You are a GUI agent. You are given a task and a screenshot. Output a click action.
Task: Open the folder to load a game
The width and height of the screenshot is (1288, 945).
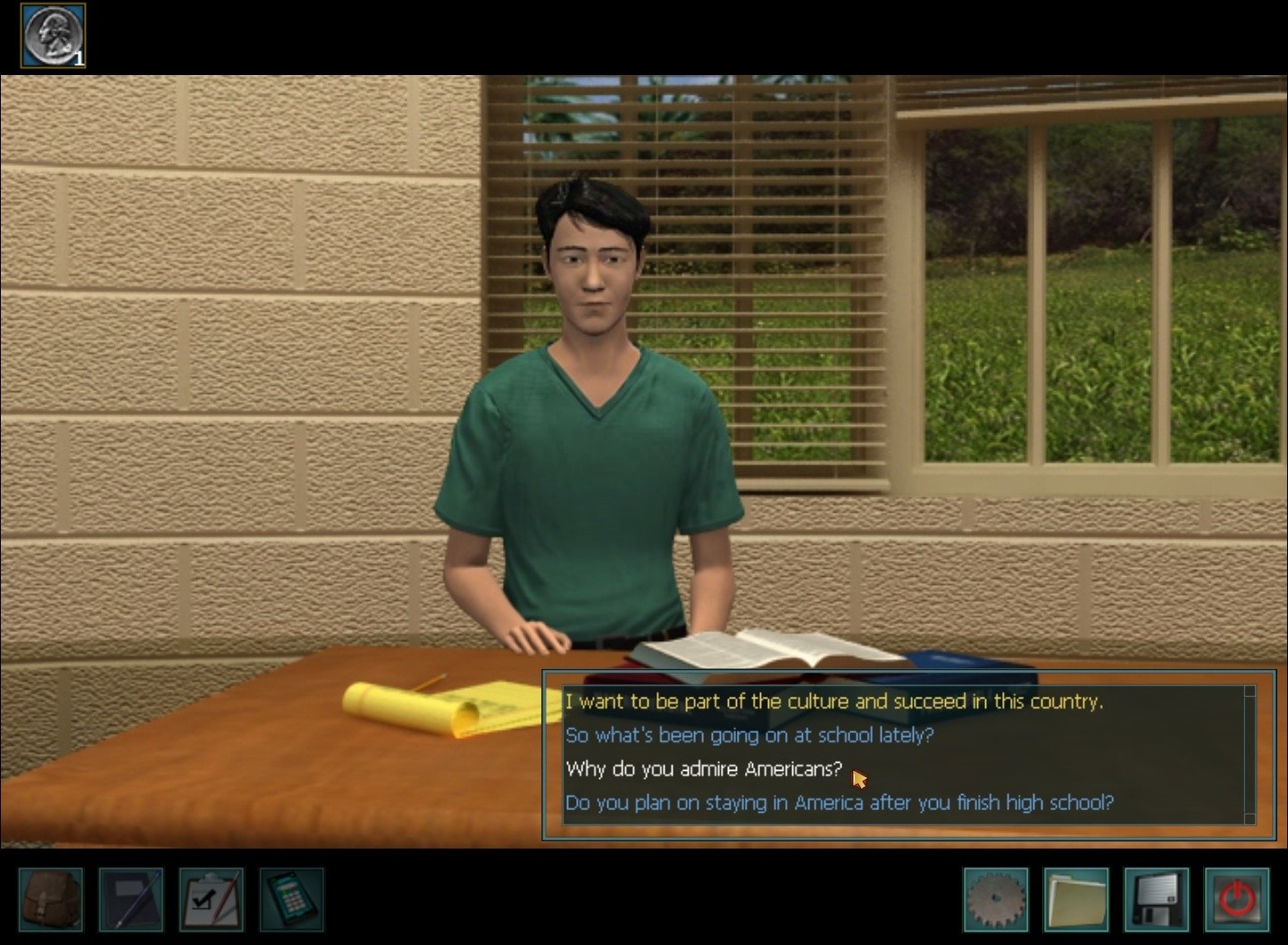1076,899
